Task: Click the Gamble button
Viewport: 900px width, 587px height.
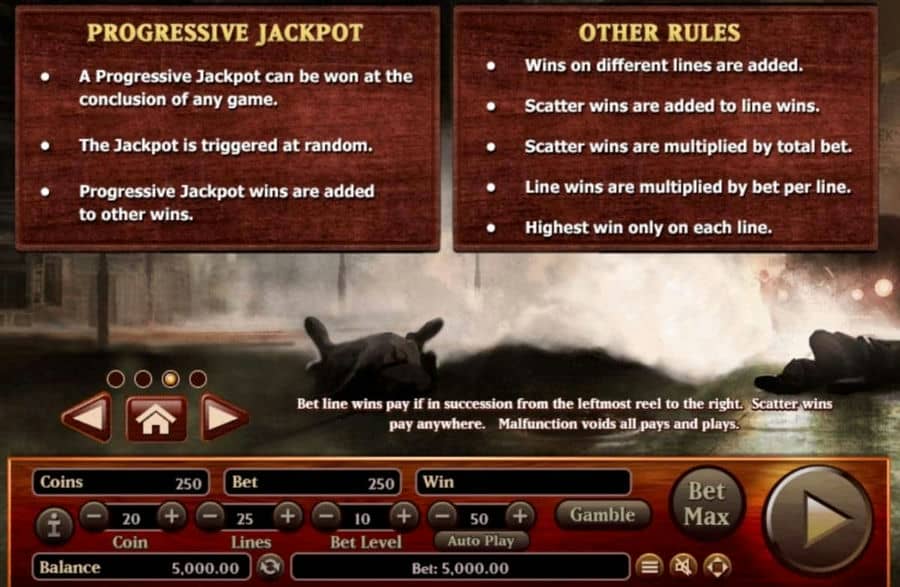Action: [602, 515]
